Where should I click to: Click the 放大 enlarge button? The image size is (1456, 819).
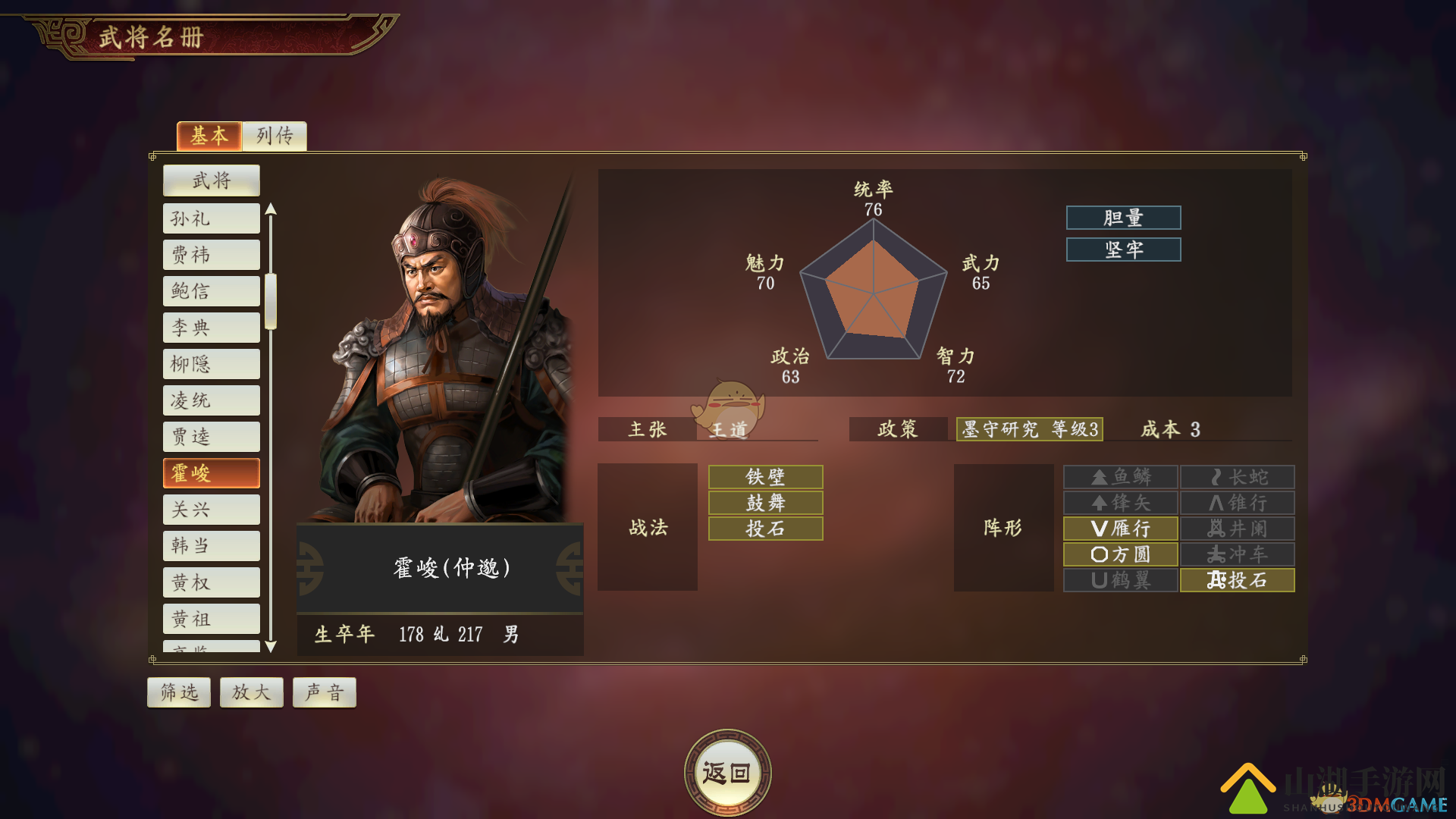(x=251, y=692)
